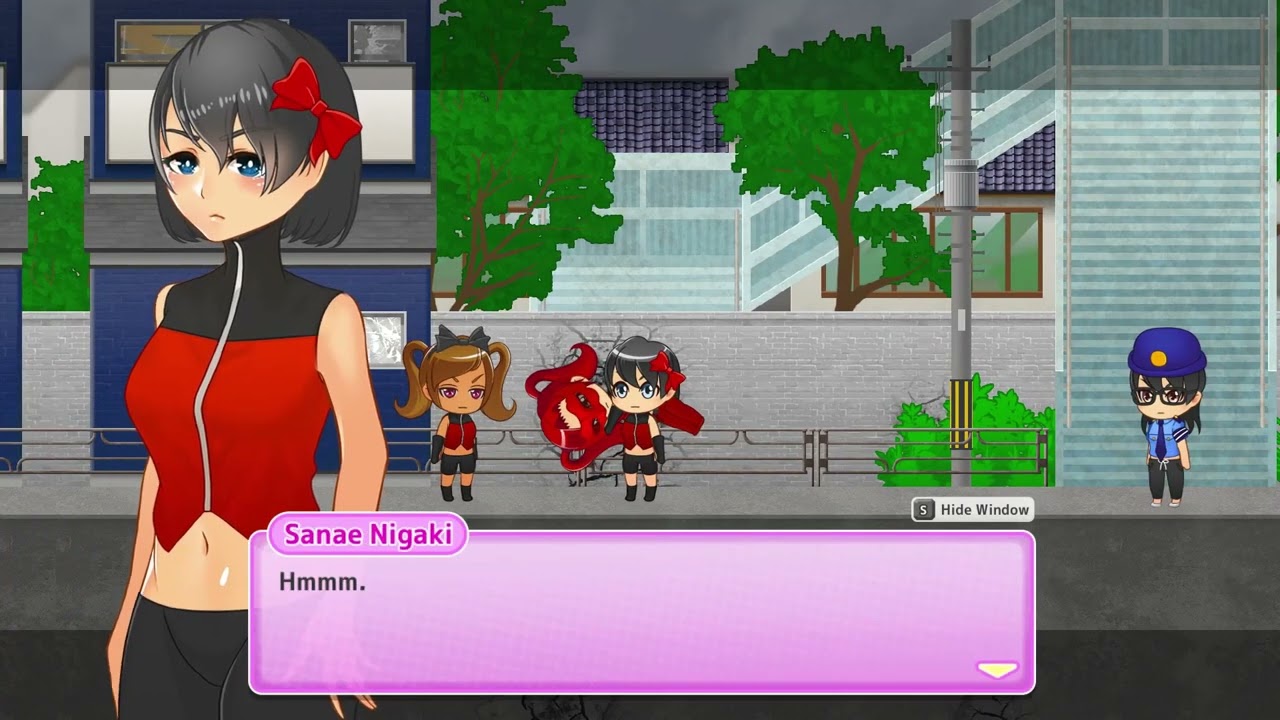This screenshot has height=720, width=1280.
Task: Advance dialogue with the yellow arrow
Action: pyautogui.click(x=997, y=670)
